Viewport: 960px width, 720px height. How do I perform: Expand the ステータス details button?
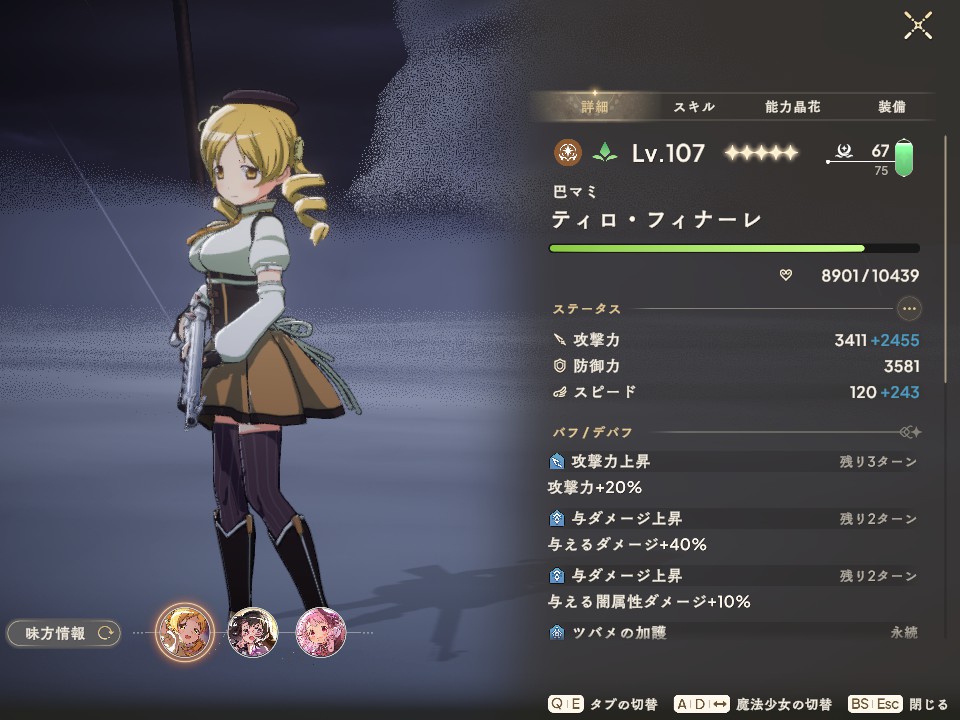coord(908,309)
